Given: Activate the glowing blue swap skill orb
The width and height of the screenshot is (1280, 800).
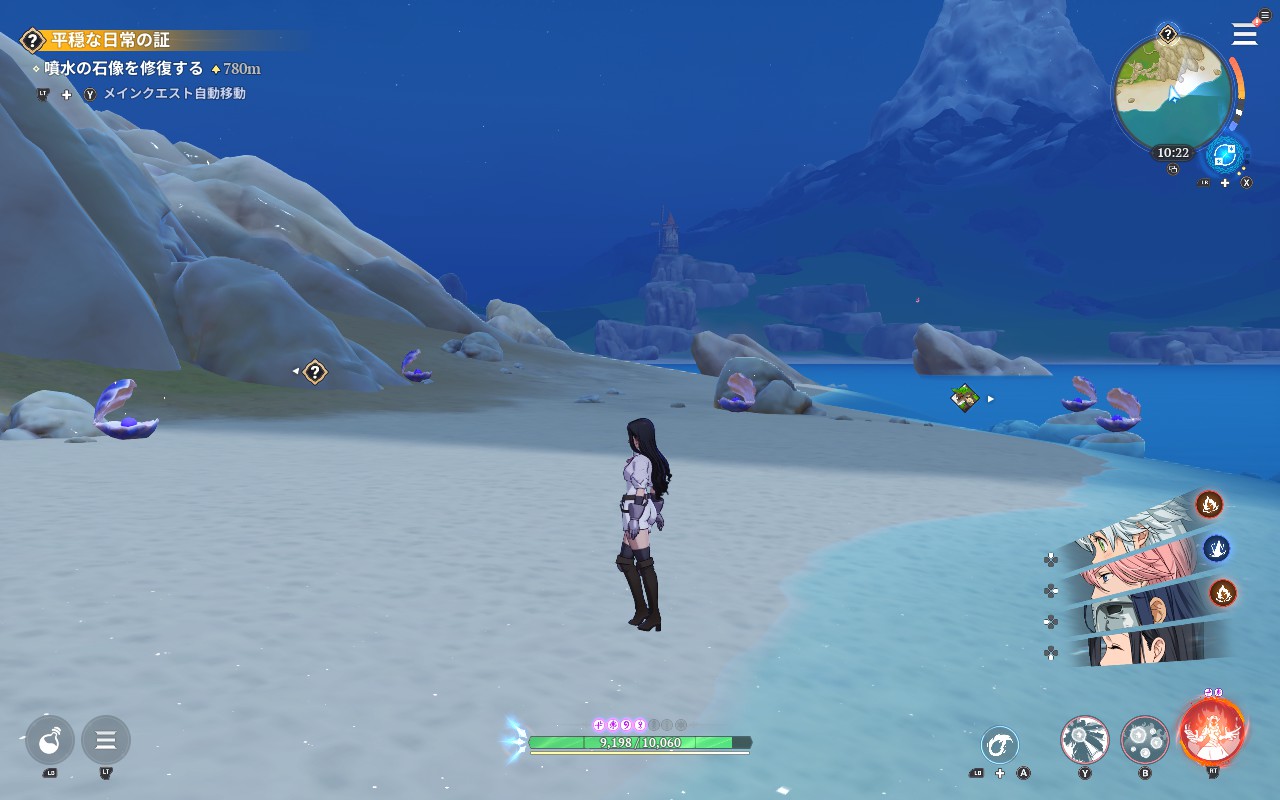Looking at the screenshot, I should [1225, 155].
